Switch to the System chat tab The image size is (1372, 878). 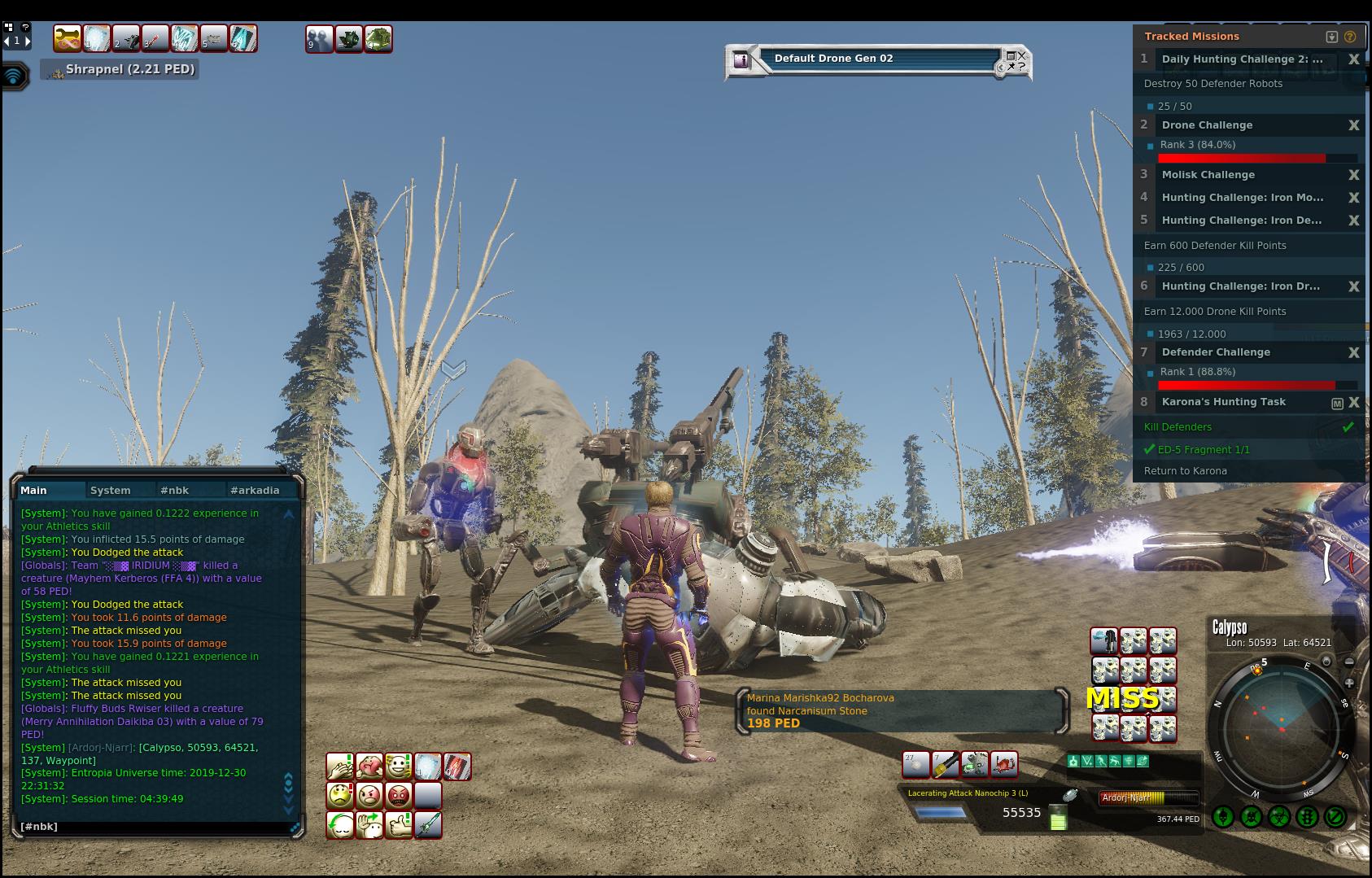coord(111,490)
